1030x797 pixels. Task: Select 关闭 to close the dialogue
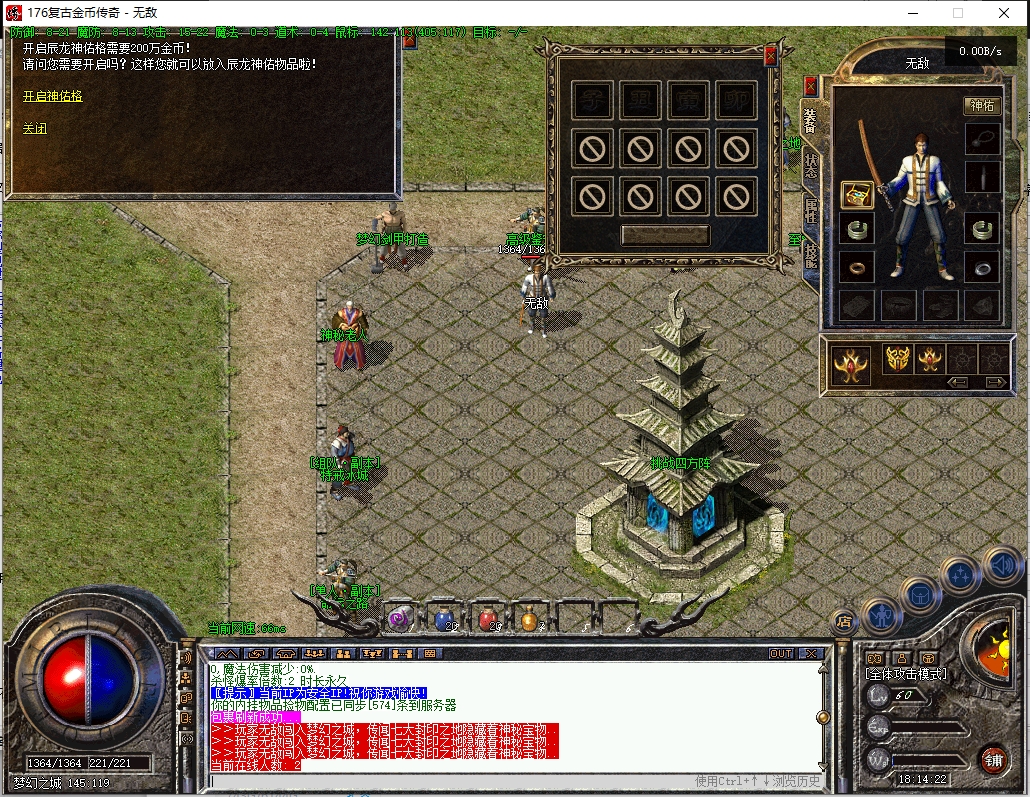(x=35, y=128)
